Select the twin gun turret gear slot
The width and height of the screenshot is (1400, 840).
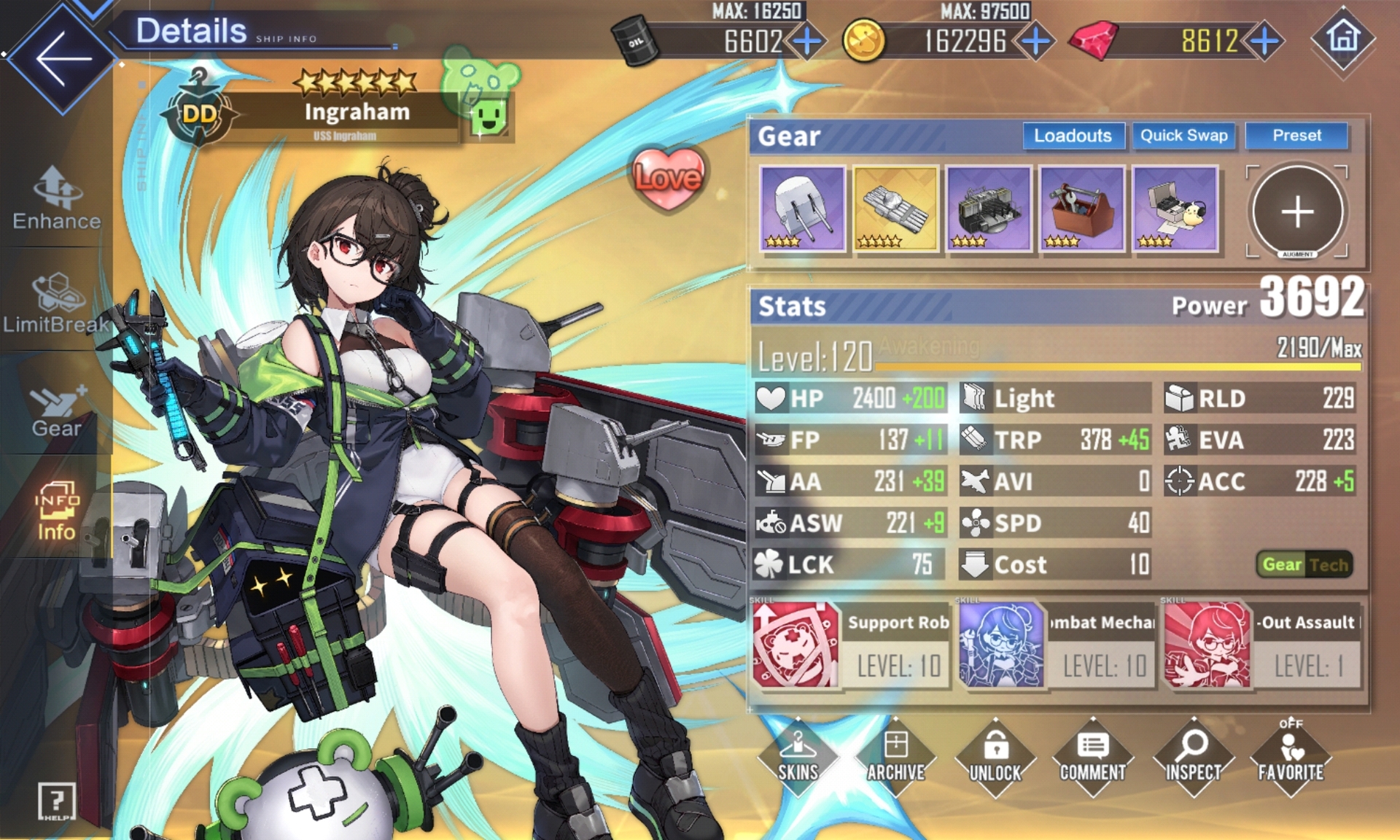click(x=802, y=209)
